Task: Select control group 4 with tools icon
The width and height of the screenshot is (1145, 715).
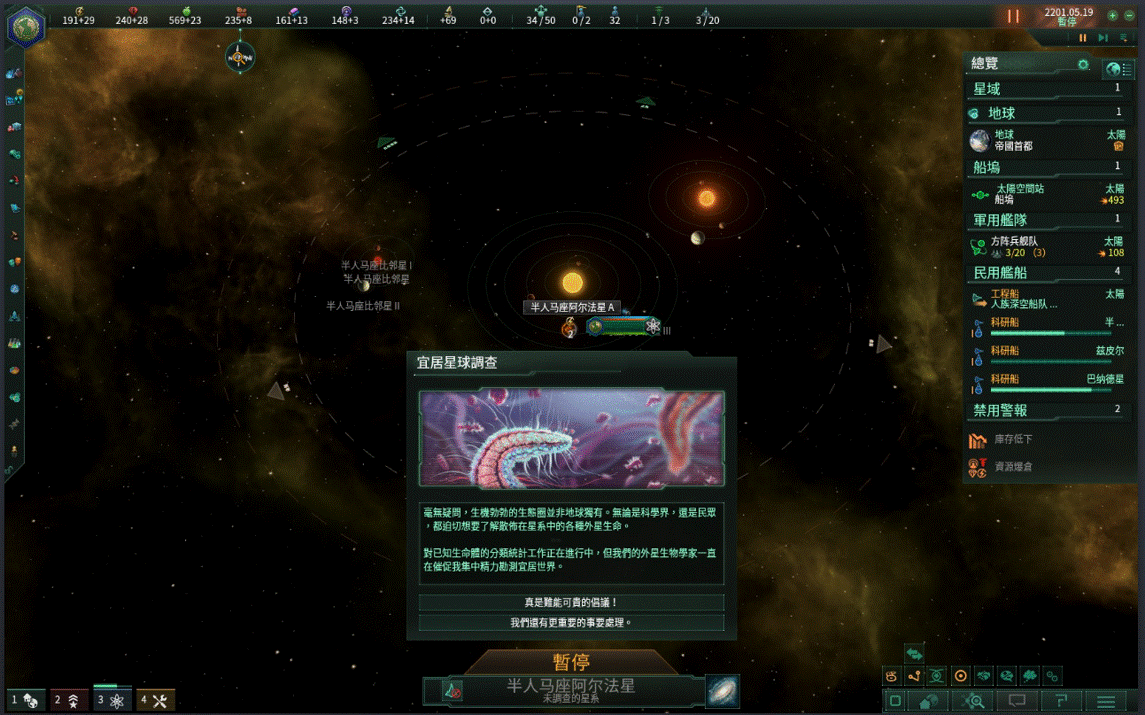Action: coord(155,700)
